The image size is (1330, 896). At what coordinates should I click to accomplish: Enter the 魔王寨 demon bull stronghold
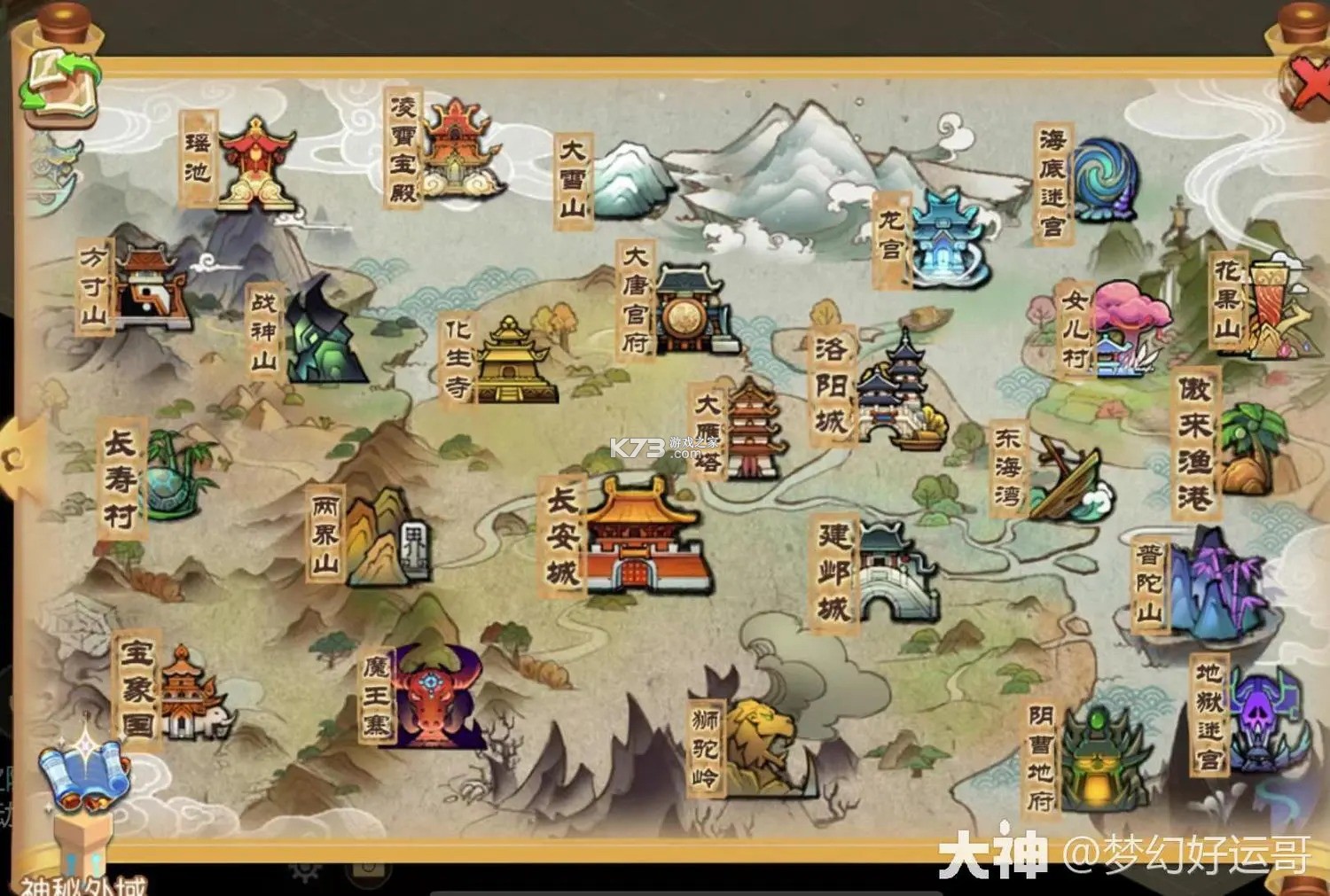pyautogui.click(x=430, y=696)
